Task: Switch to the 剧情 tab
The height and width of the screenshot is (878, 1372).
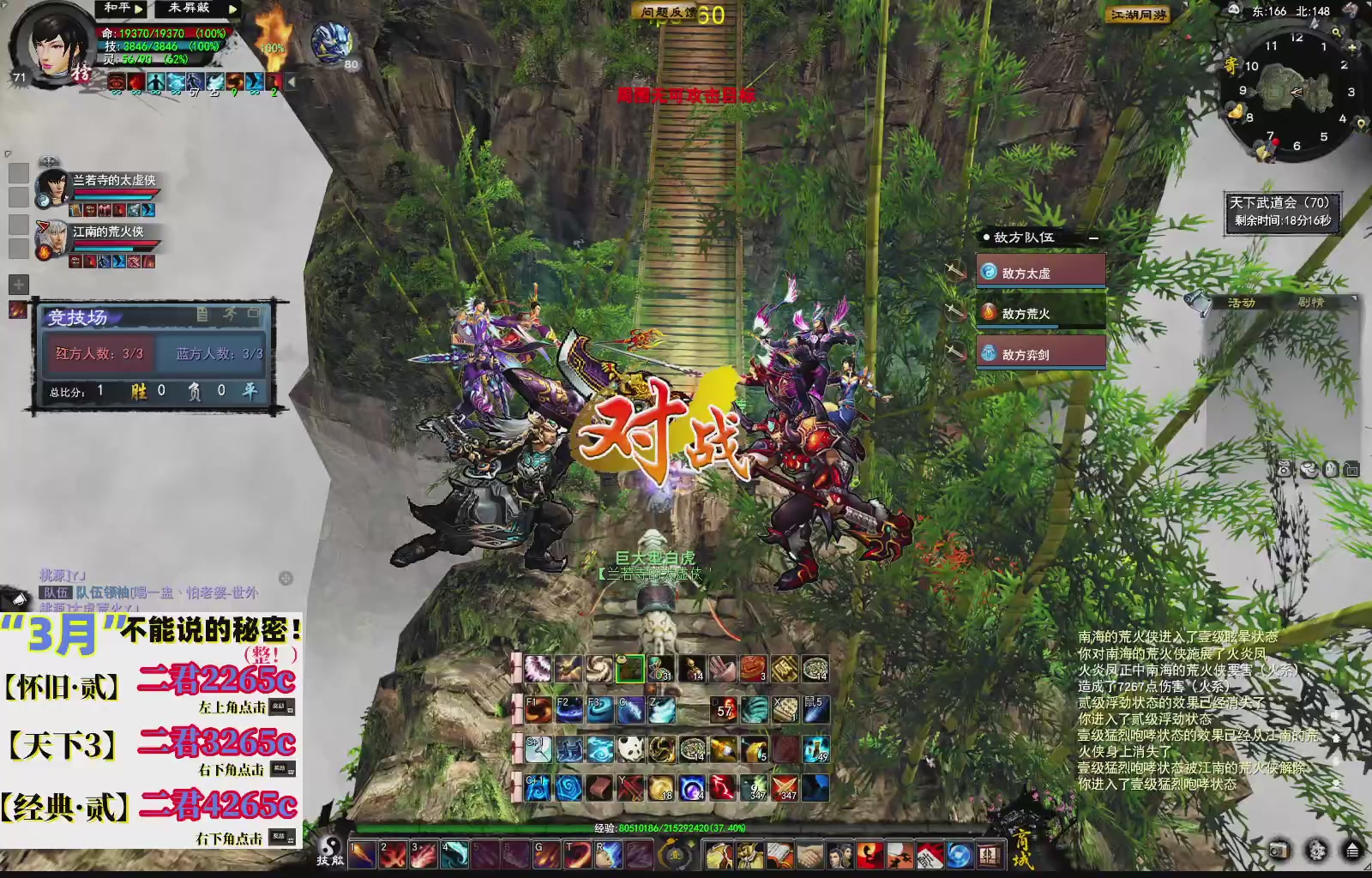Action: click(x=1311, y=303)
